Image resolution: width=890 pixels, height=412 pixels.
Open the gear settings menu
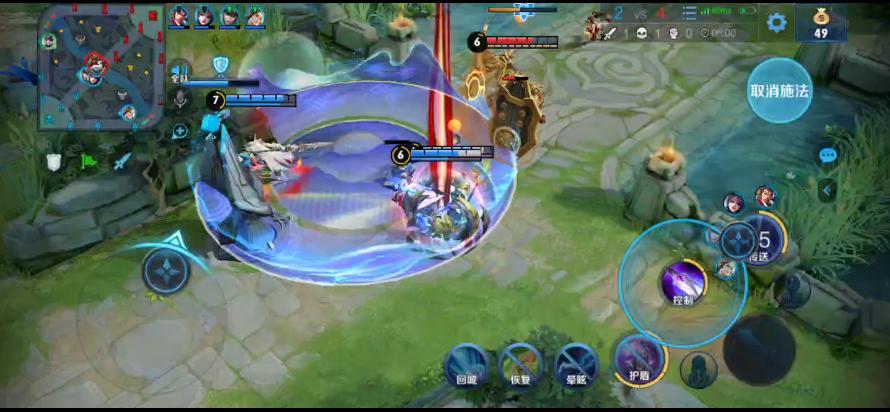pyautogui.click(x=776, y=22)
